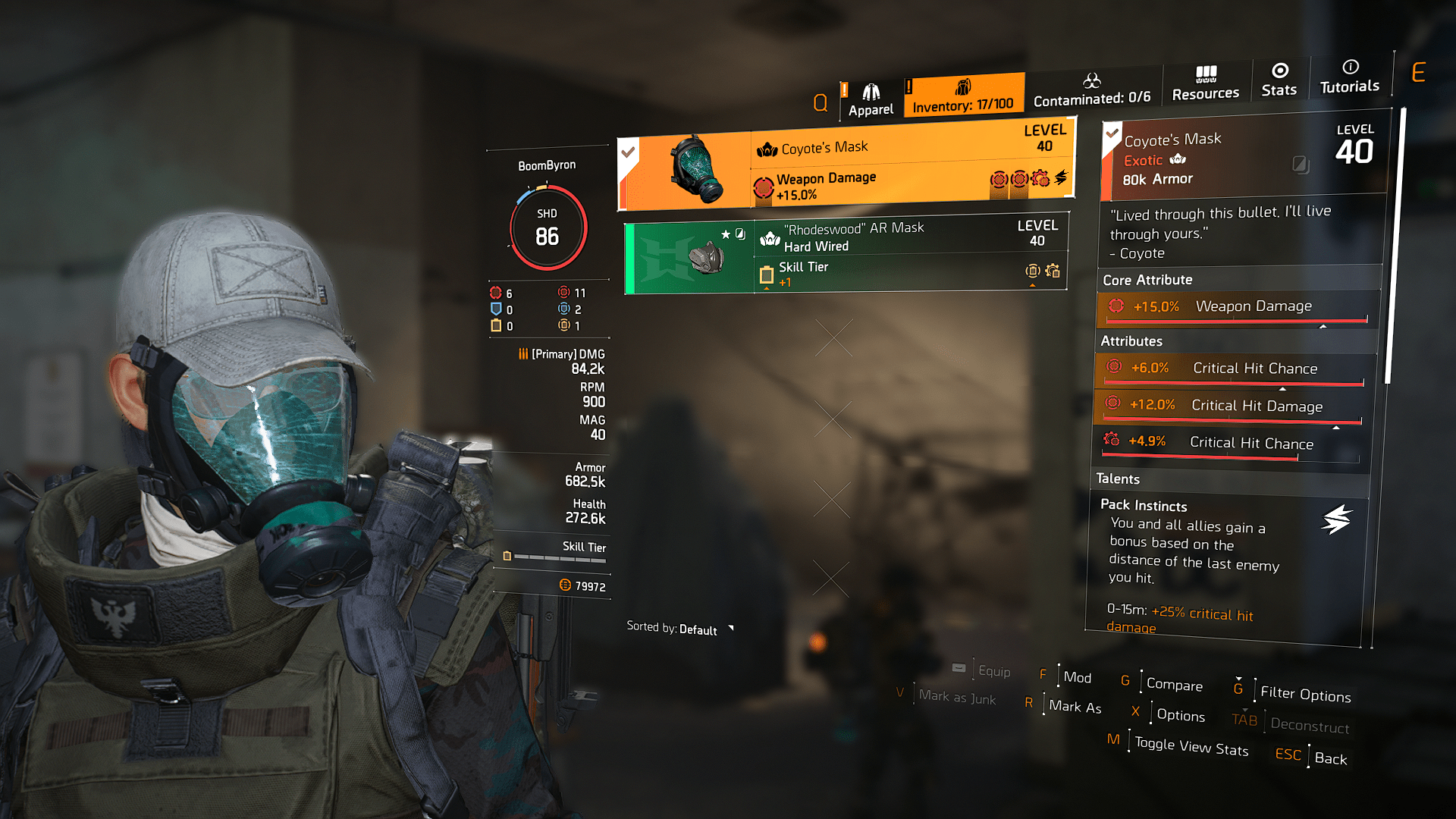The image size is (1456, 819).
Task: Click the Mark As button
Action: [1075, 707]
